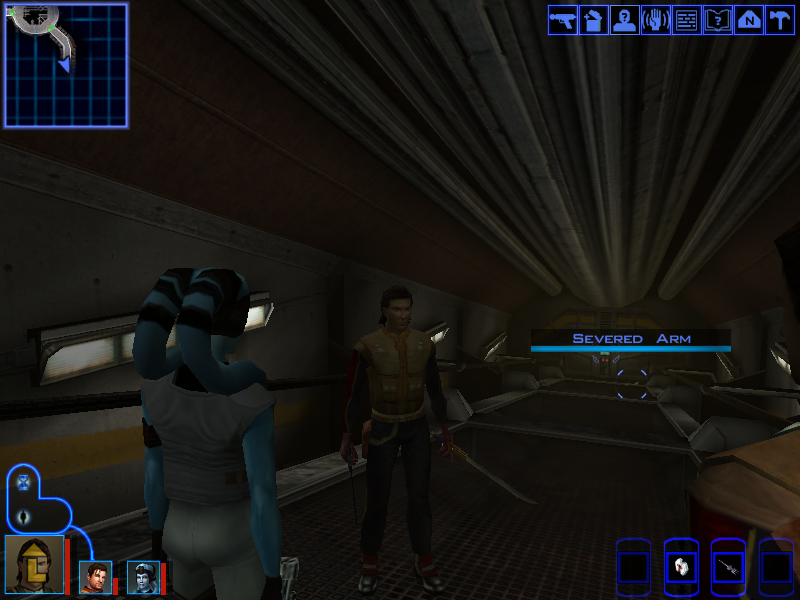
Task: Open the Map compass icon
Action: (x=749, y=20)
